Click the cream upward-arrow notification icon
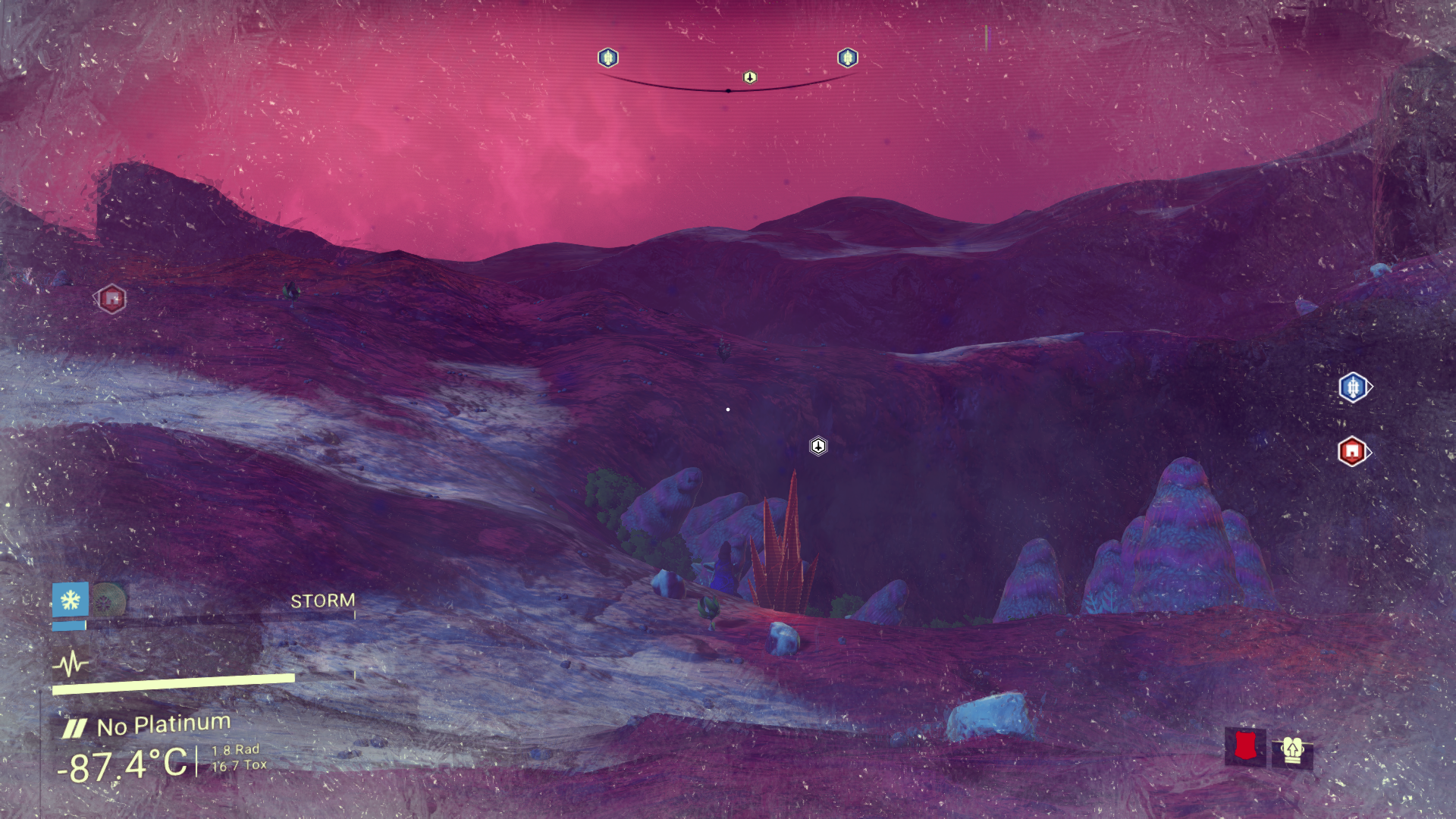 1292,751
